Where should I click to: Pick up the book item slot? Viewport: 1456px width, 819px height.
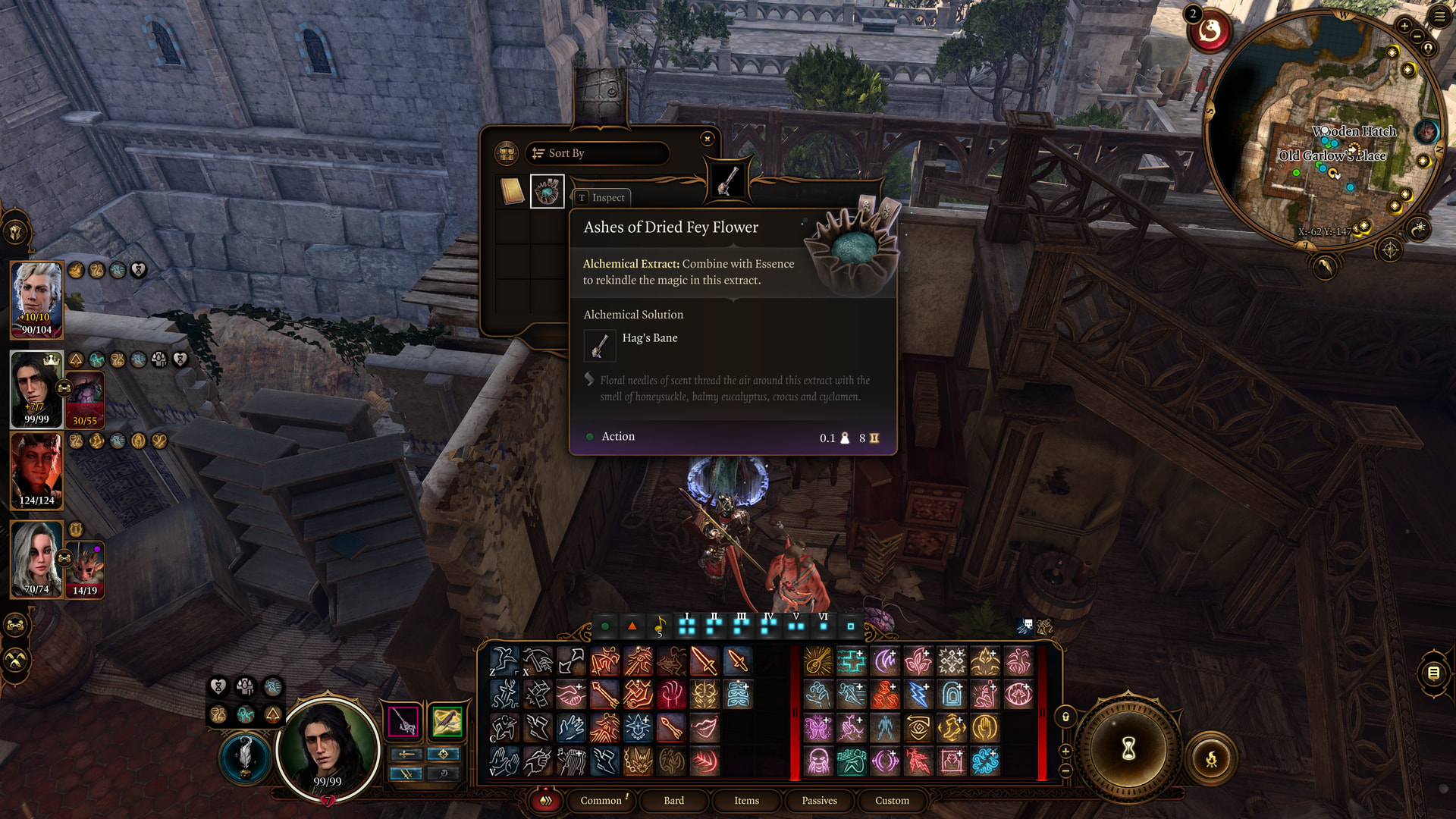tap(513, 192)
